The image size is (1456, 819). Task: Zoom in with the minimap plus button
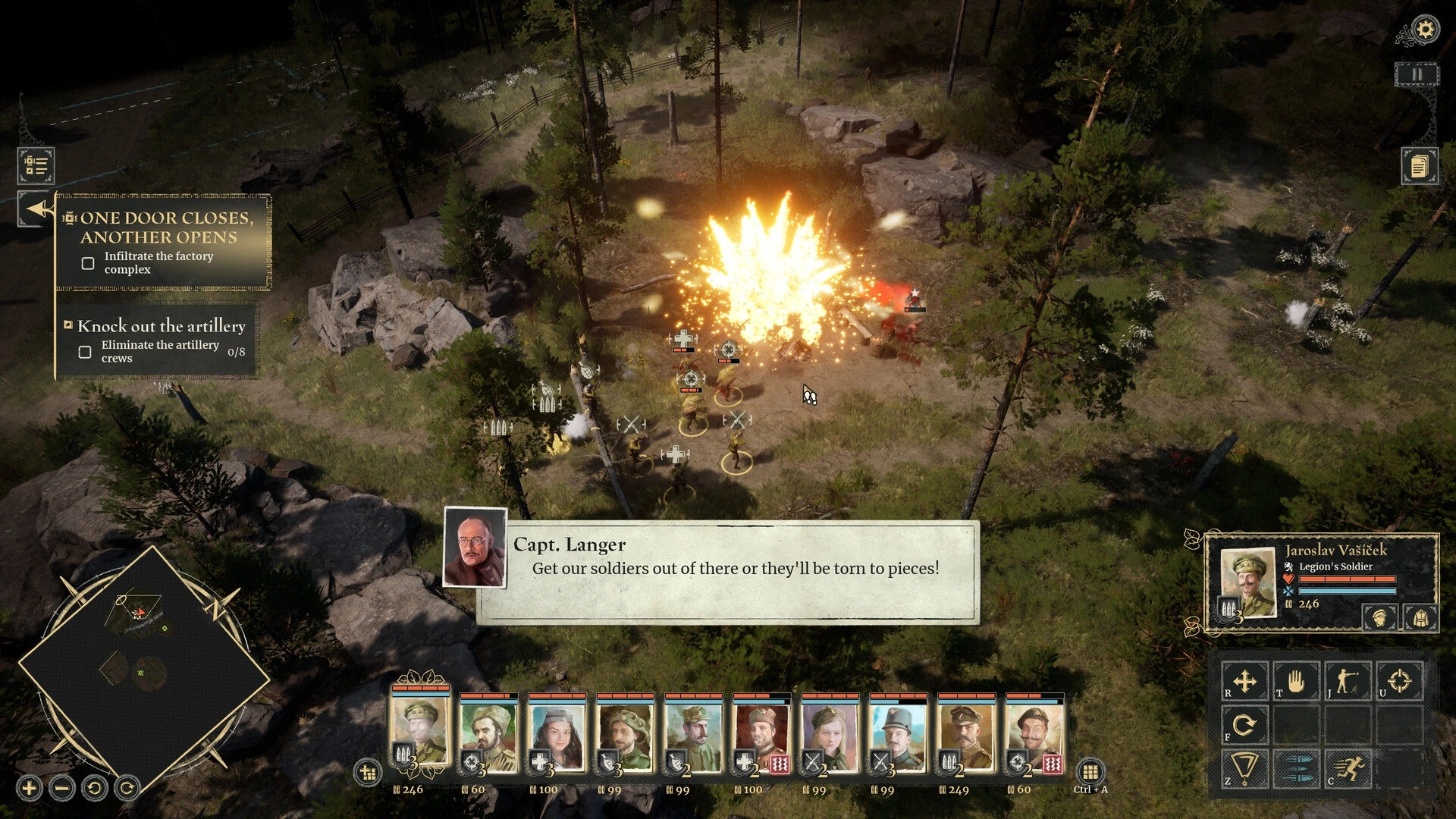tap(30, 789)
